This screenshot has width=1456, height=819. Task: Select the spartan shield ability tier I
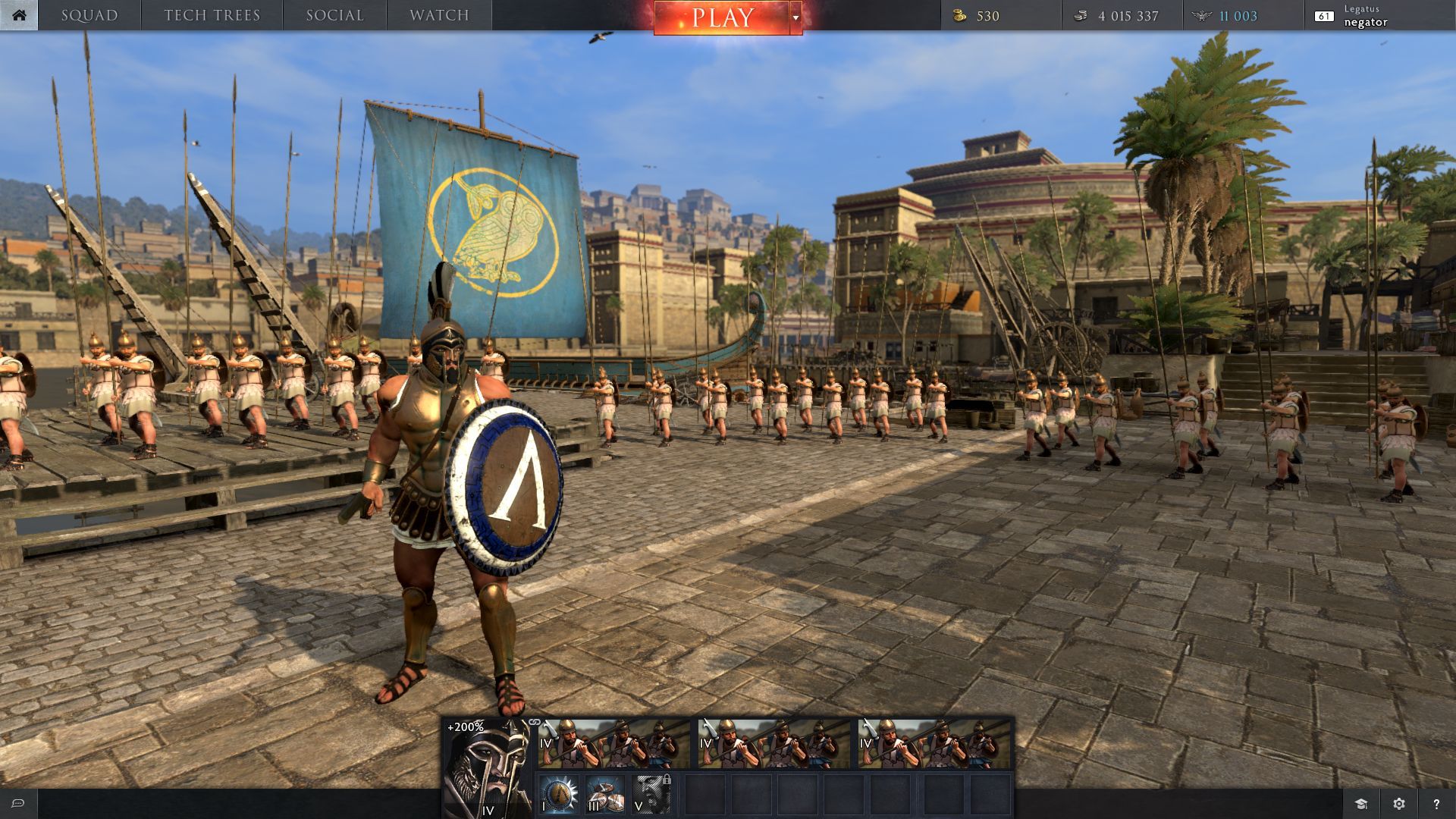pos(560,794)
